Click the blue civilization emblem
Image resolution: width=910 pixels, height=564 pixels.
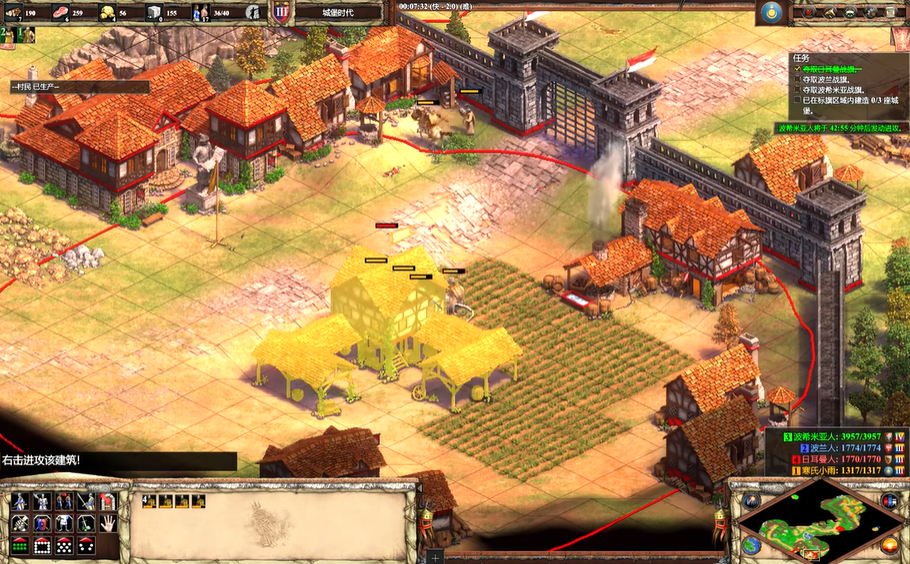(769, 12)
